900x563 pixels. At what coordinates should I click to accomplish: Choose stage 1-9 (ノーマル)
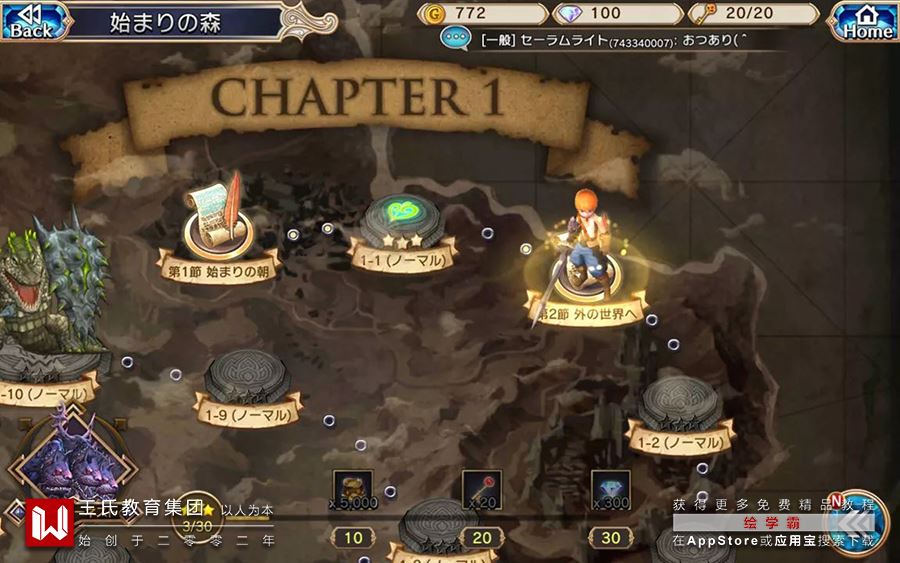247,384
